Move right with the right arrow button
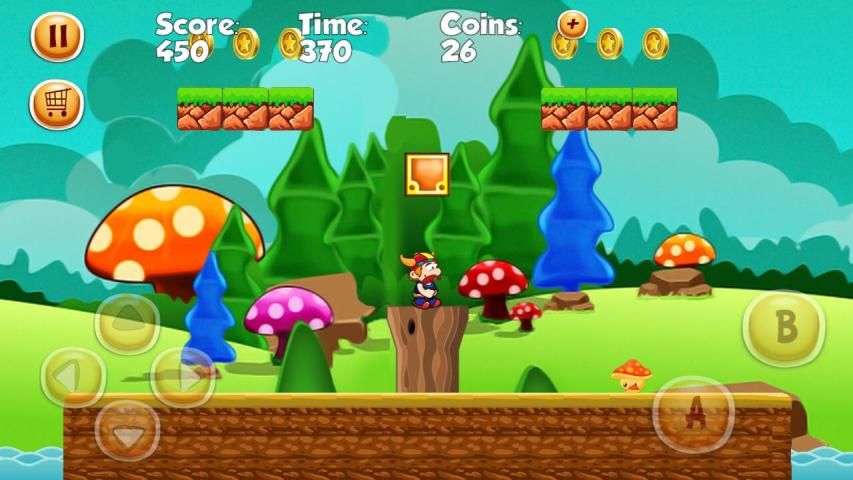This screenshot has height=480, width=853. click(182, 377)
